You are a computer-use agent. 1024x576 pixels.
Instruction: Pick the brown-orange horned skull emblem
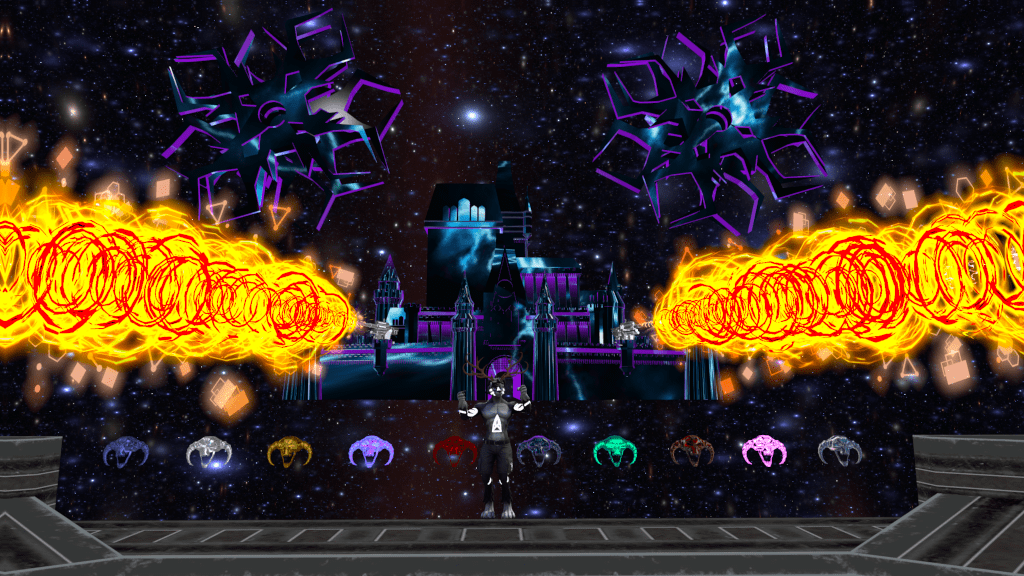[x=690, y=452]
